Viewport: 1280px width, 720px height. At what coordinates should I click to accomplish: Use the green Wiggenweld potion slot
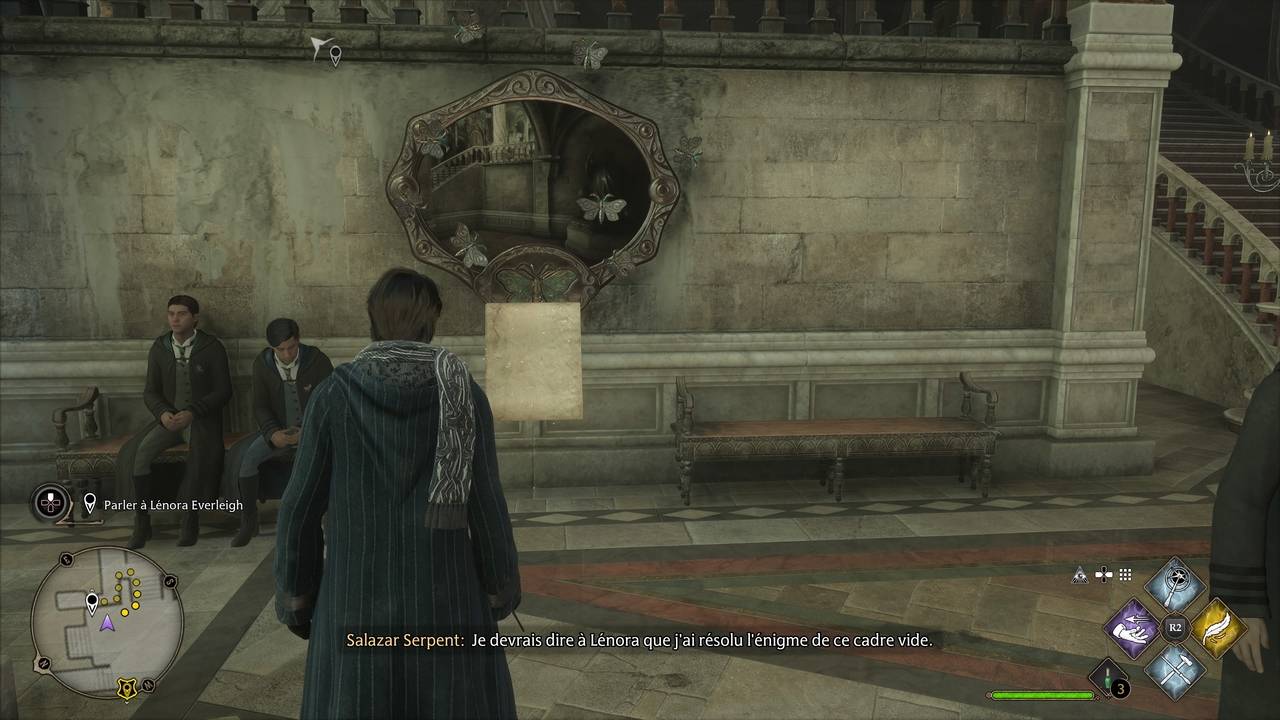pos(1107,677)
